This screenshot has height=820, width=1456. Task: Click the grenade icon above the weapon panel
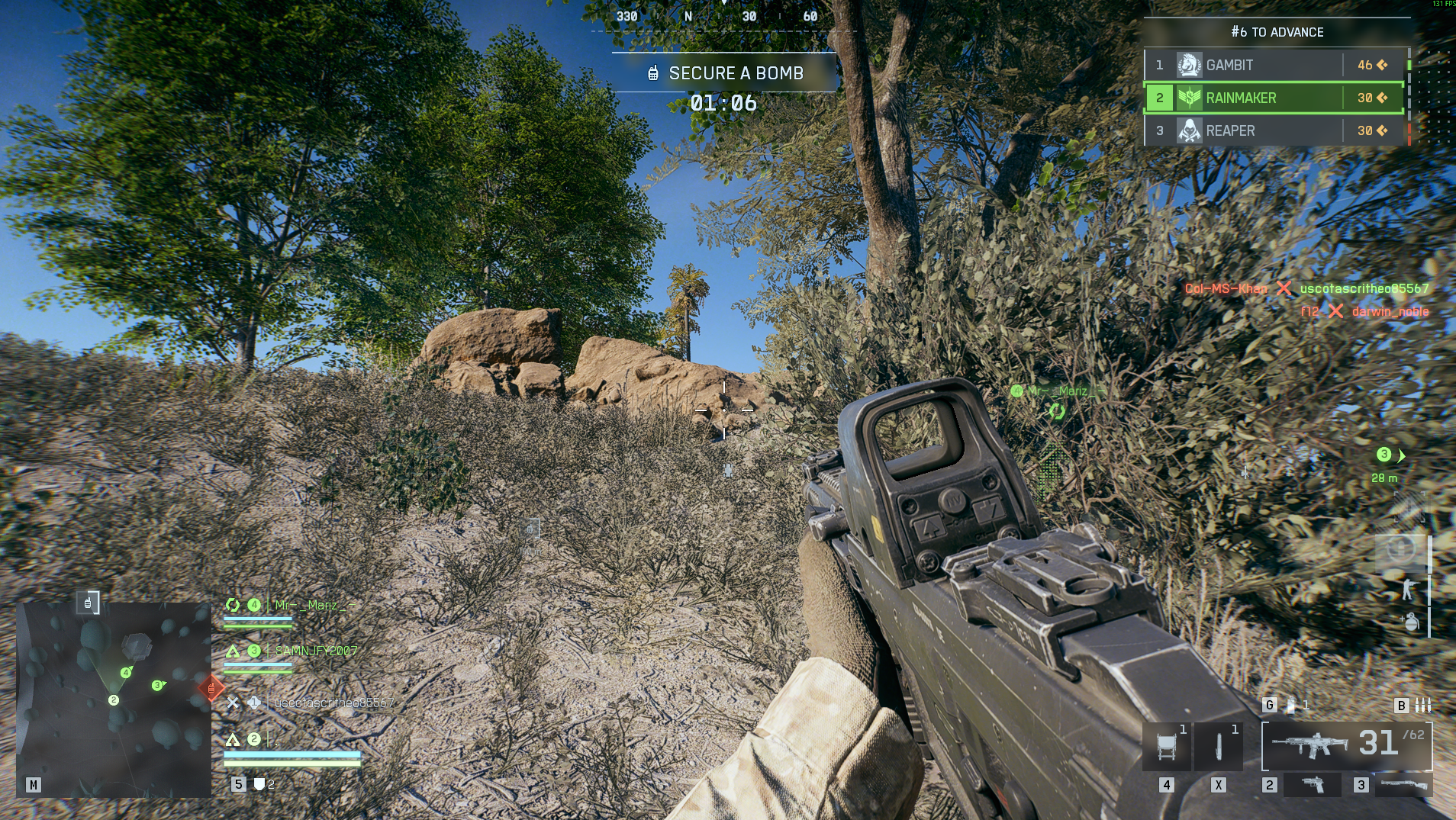(x=1291, y=706)
